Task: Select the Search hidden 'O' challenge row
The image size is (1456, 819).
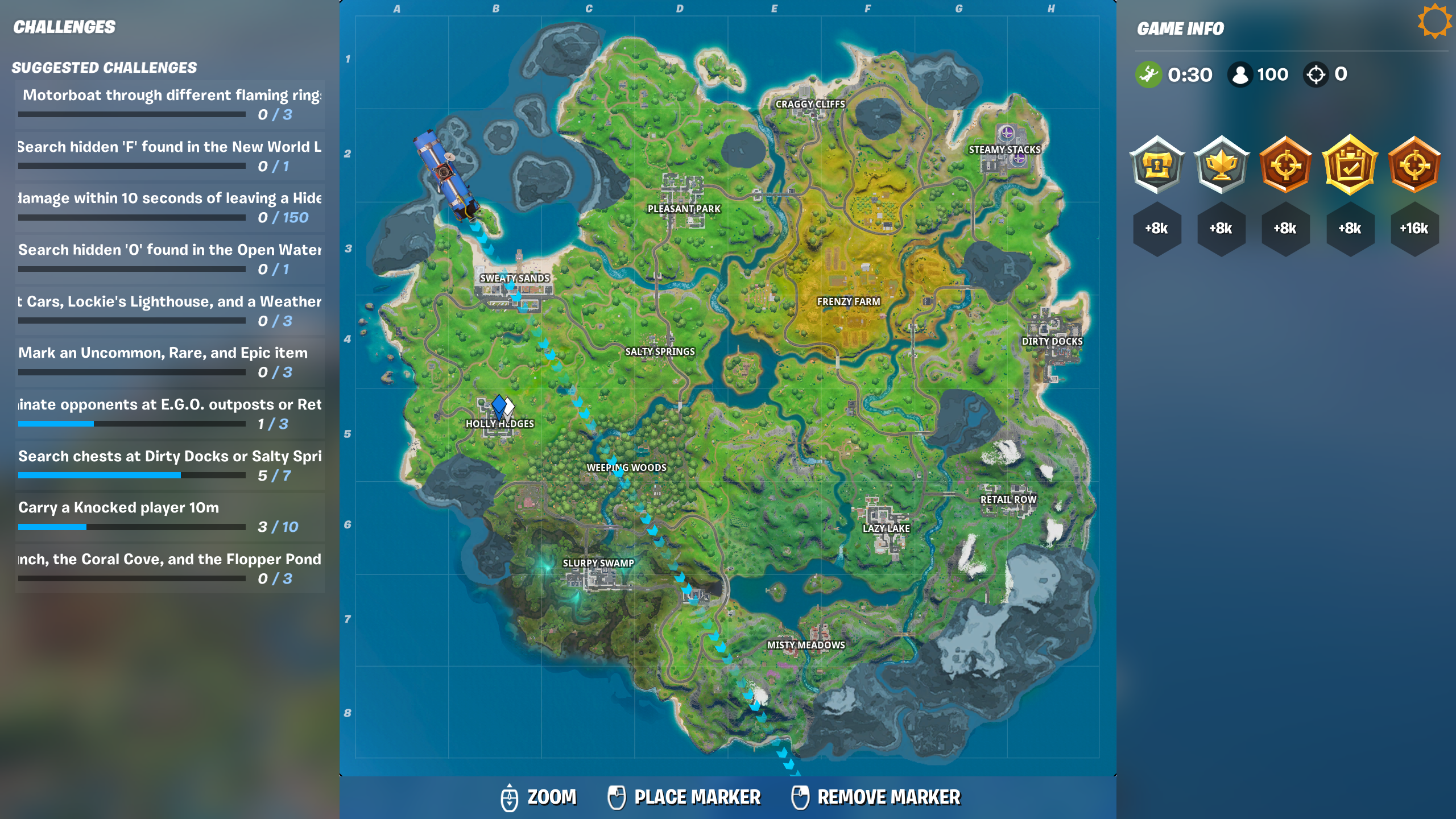Action: pyautogui.click(x=169, y=258)
